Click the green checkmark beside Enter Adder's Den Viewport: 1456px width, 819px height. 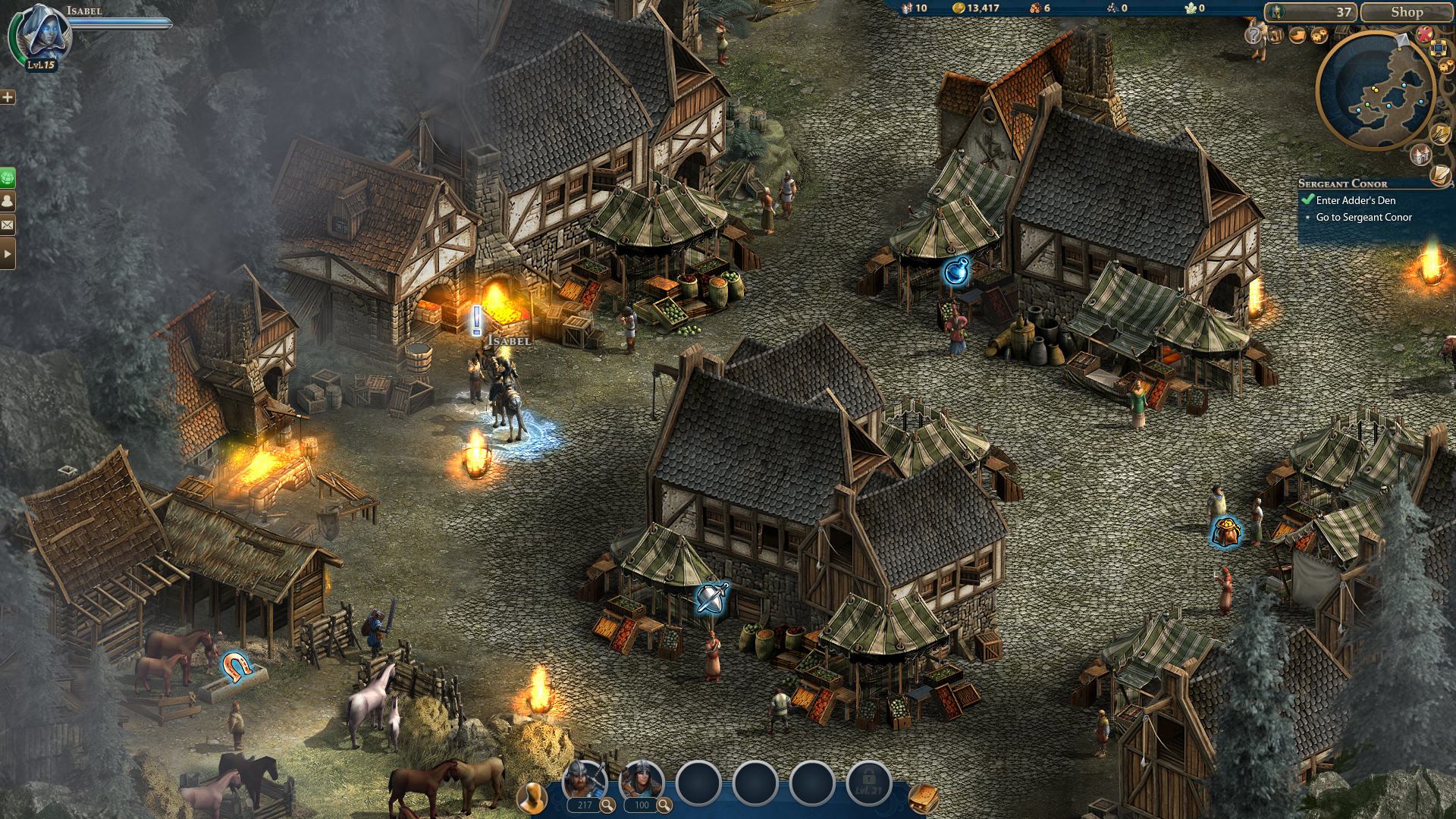[1308, 200]
